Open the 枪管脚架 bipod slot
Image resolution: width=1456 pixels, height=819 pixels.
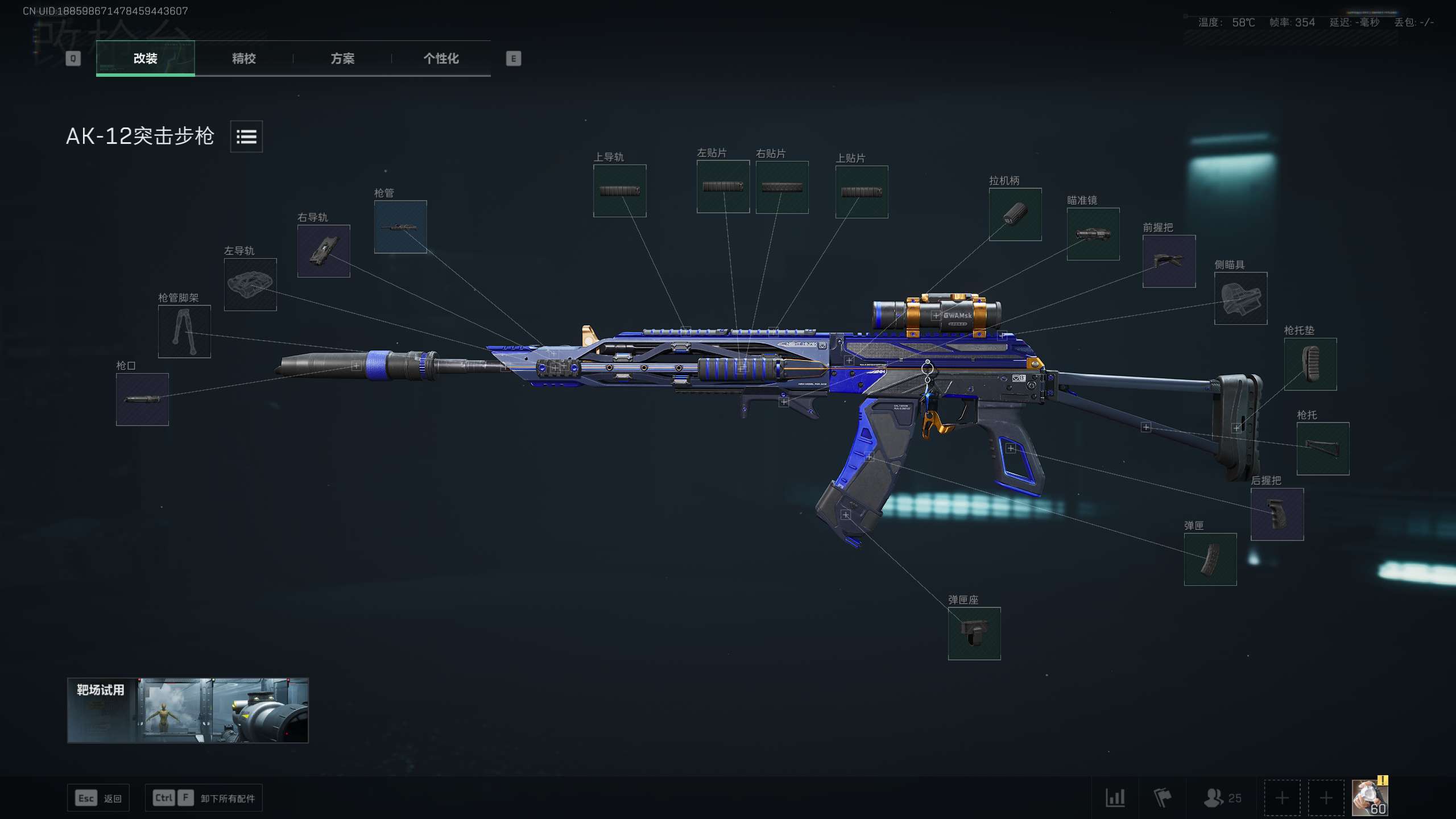point(184,333)
